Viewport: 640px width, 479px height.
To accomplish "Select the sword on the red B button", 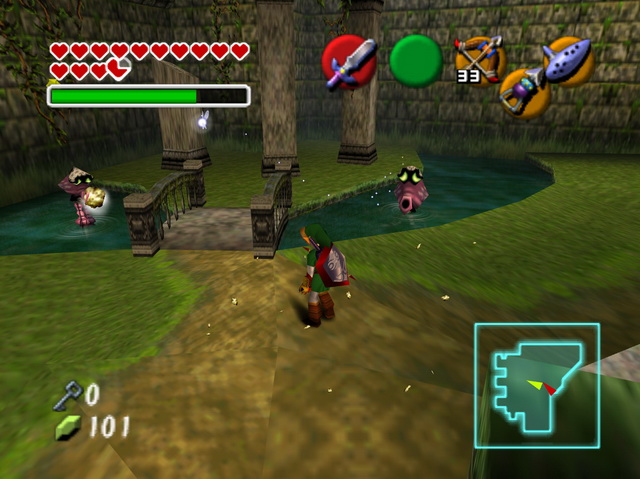I will point(349,62).
